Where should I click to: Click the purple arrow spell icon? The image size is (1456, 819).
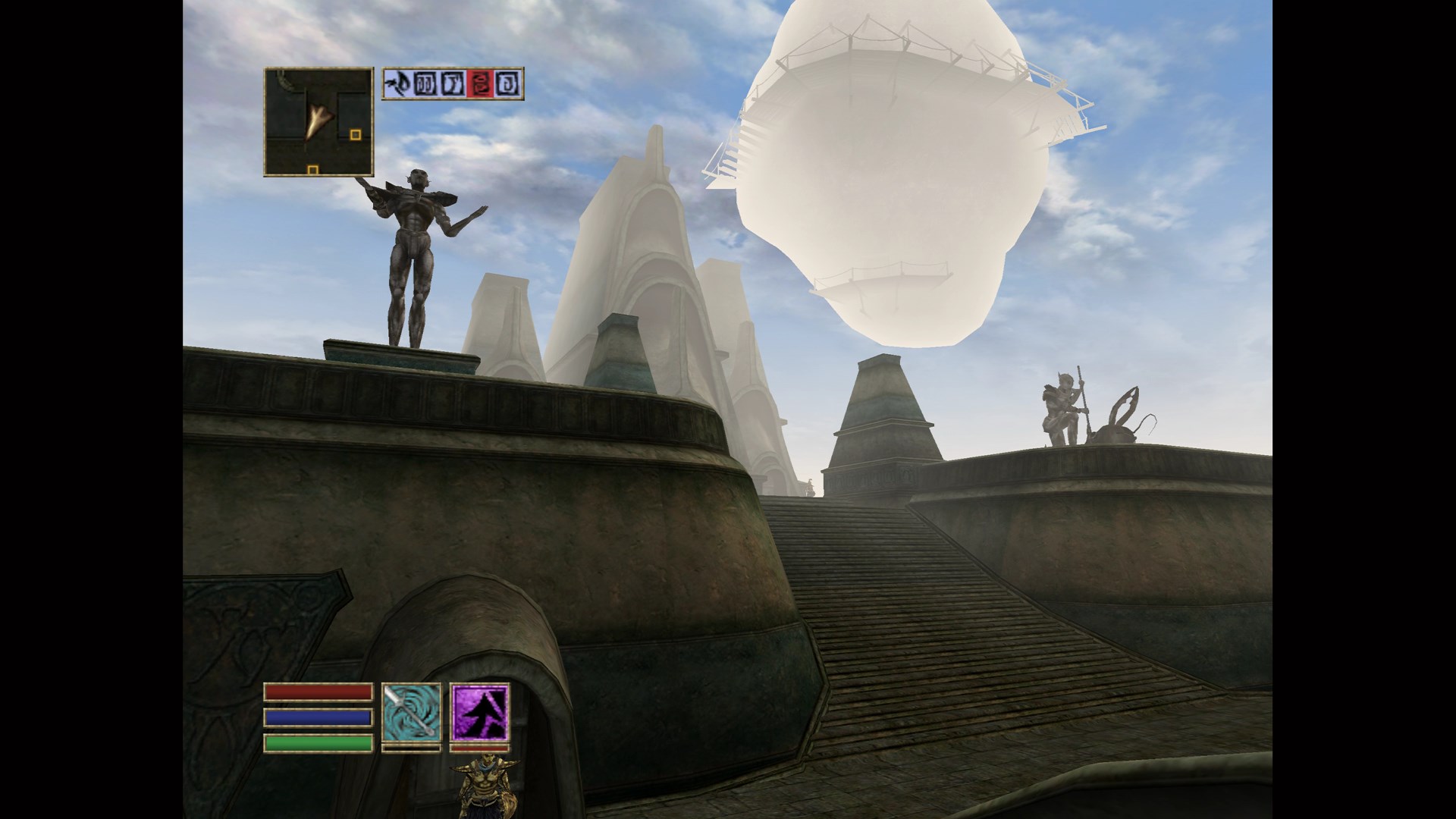pyautogui.click(x=479, y=712)
